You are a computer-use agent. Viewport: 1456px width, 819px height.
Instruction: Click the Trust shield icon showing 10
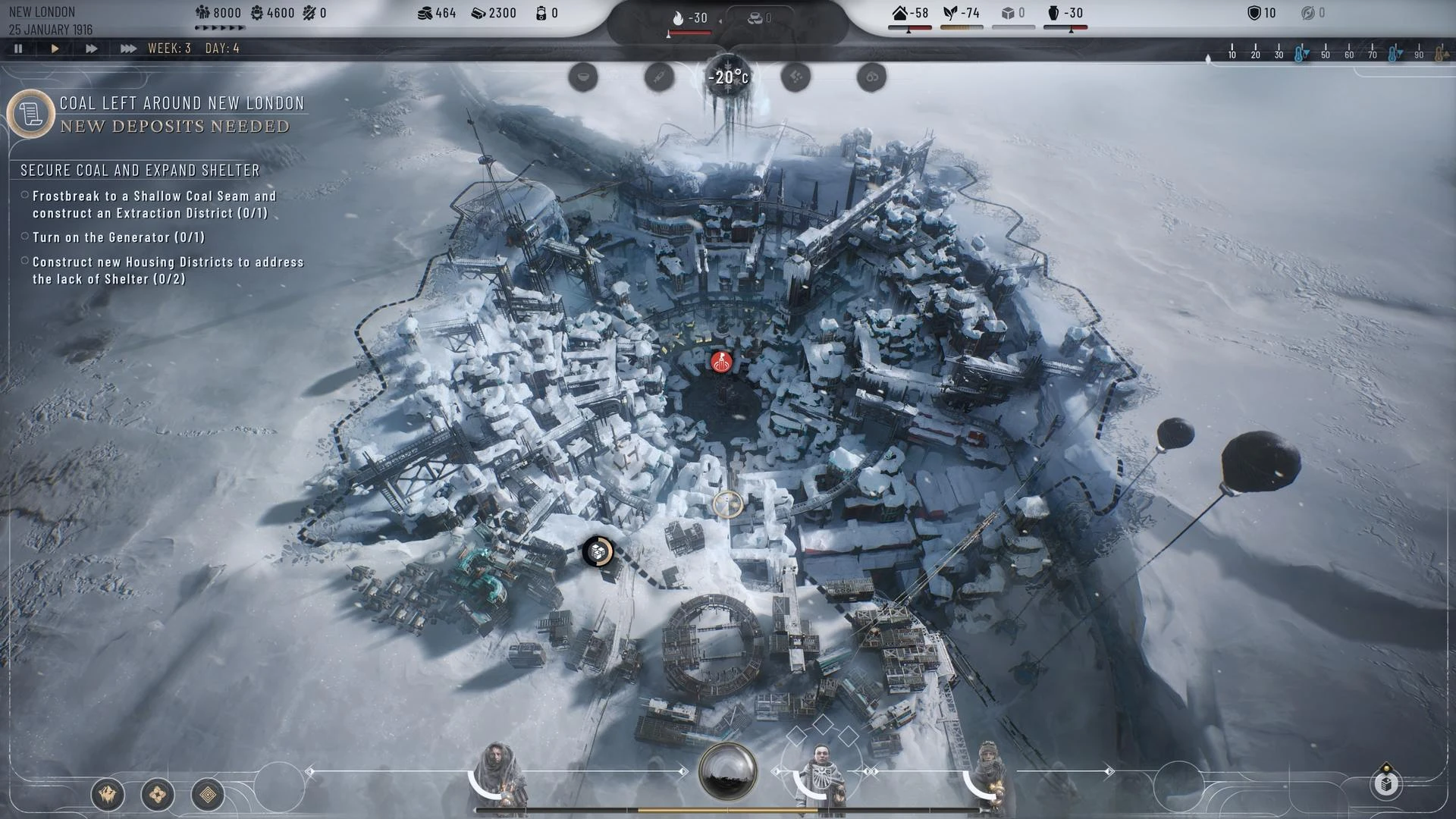[1255, 12]
